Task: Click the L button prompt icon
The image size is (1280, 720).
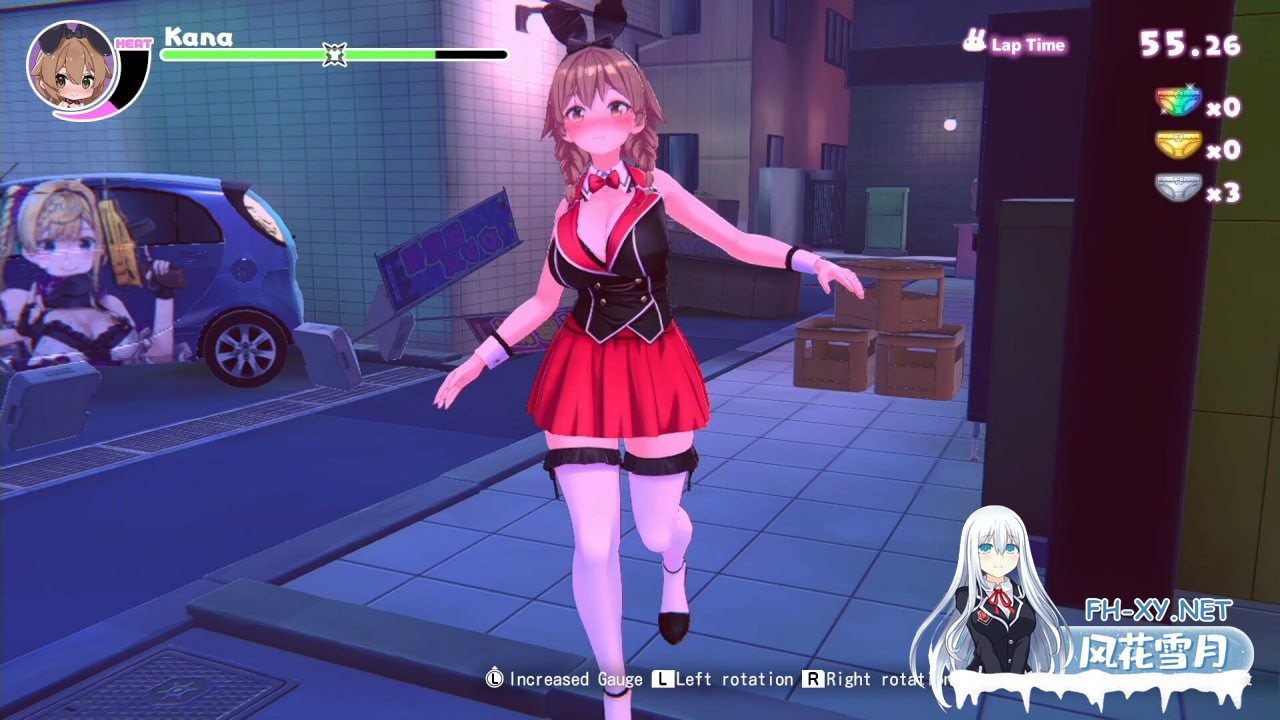Action: [x=661, y=679]
